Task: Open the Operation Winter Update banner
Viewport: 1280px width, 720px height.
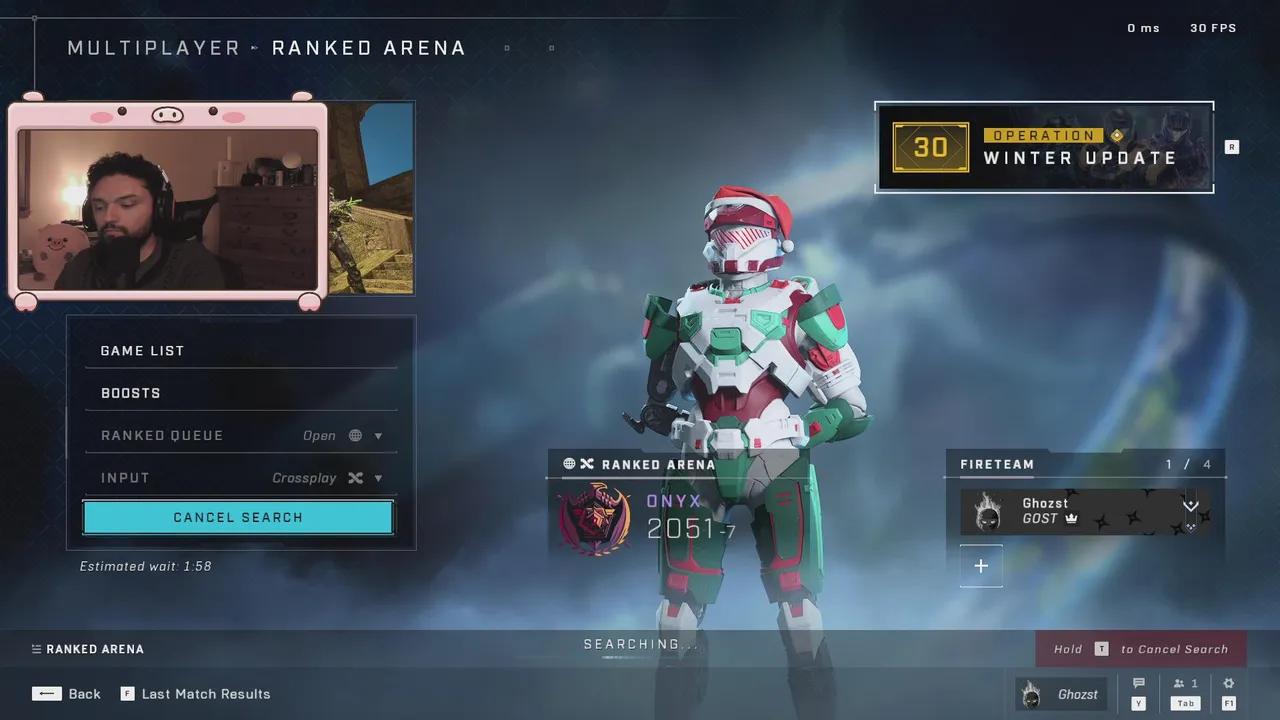Action: (1044, 147)
